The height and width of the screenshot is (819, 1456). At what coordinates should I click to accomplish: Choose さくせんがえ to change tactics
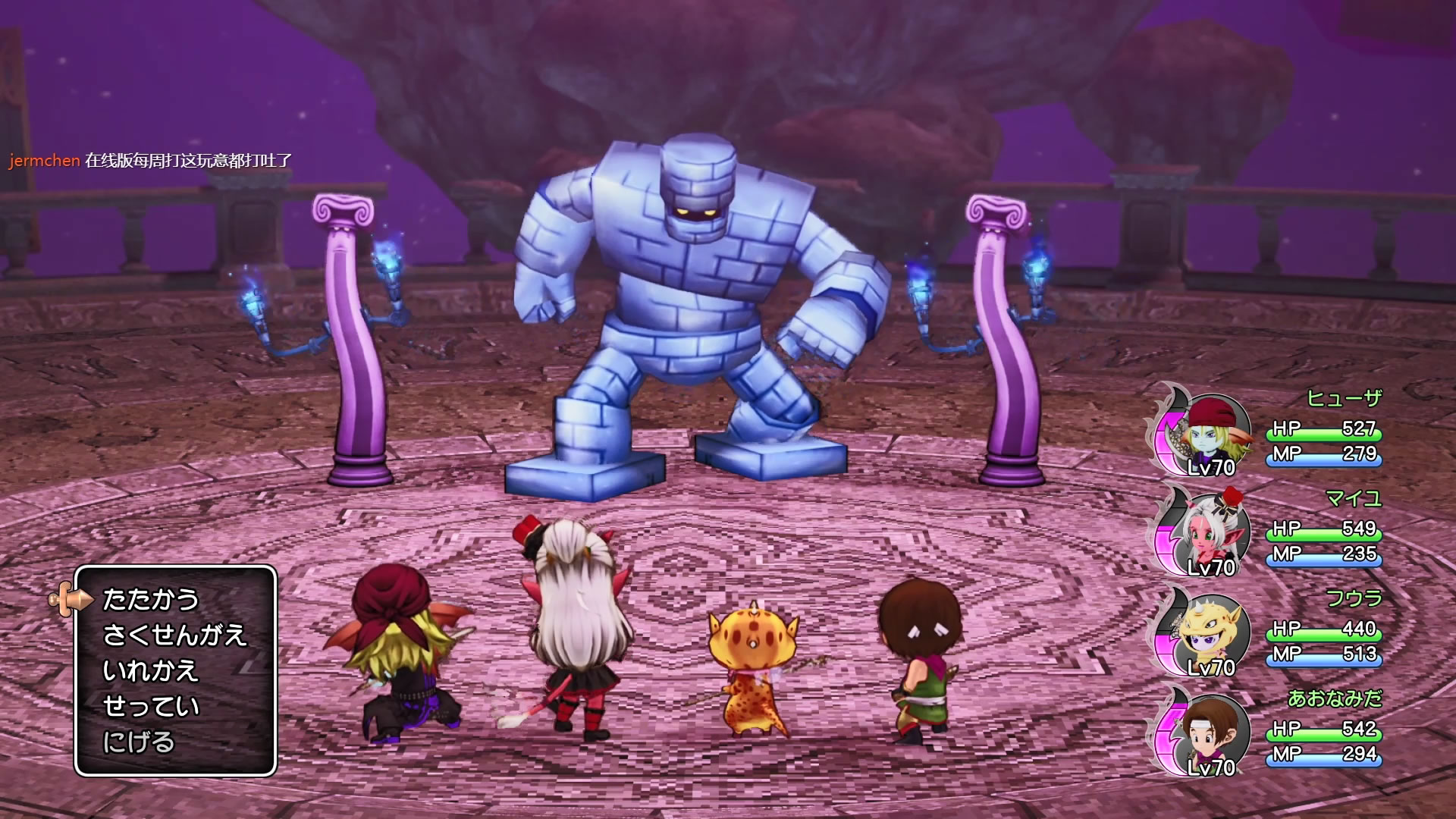point(174,635)
